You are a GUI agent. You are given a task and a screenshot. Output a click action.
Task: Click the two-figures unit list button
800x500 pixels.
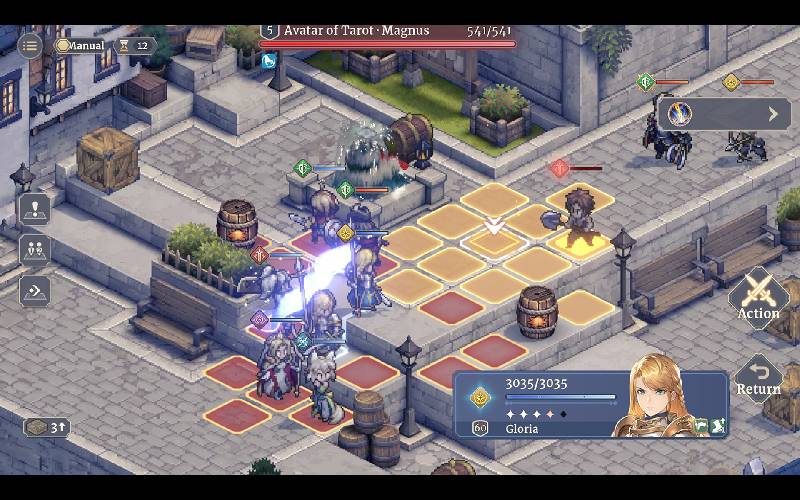[34, 250]
